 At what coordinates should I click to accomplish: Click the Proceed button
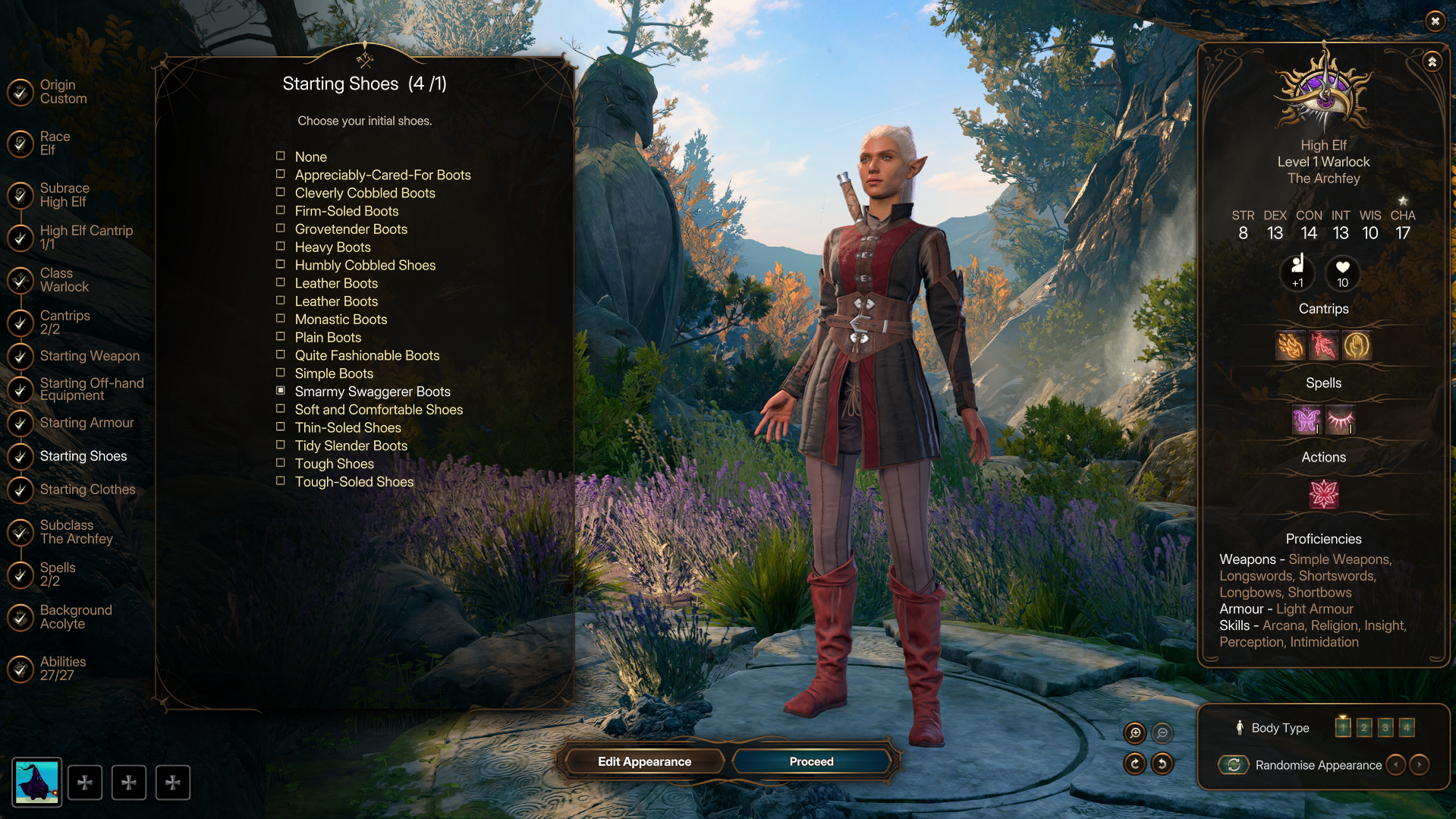coord(811,761)
